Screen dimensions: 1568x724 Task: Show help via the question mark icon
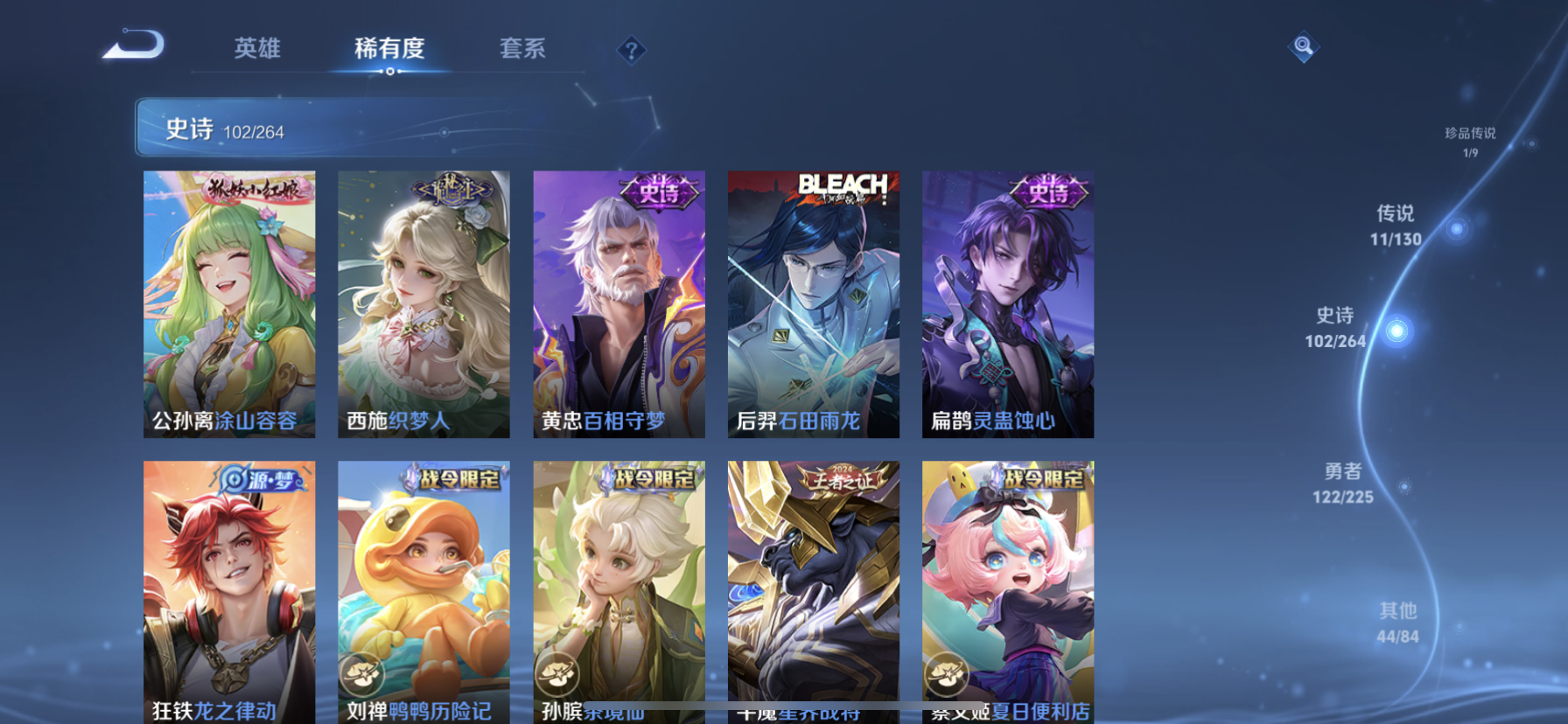tap(631, 51)
